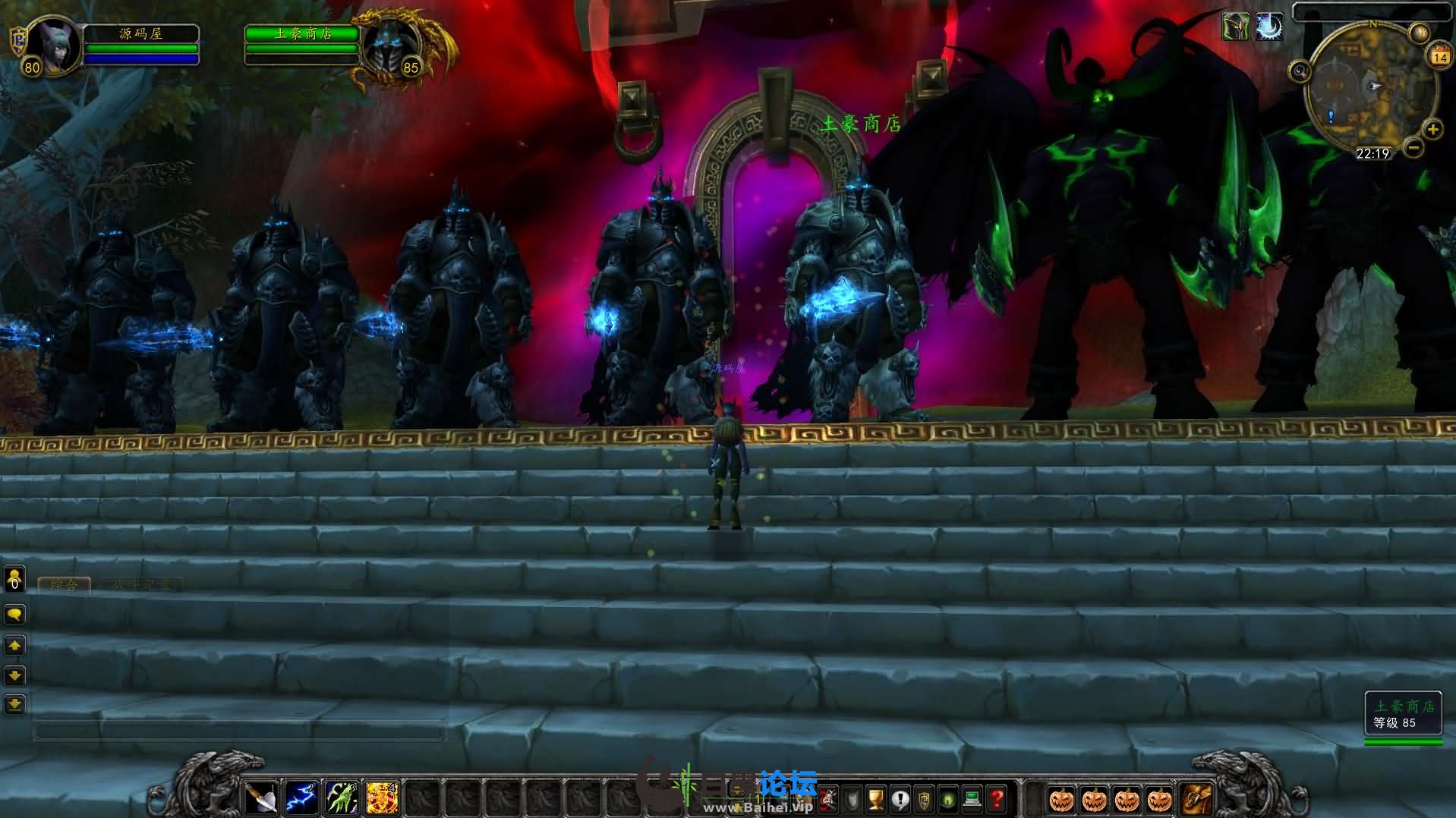Open the game menu computer icon

[x=972, y=799]
